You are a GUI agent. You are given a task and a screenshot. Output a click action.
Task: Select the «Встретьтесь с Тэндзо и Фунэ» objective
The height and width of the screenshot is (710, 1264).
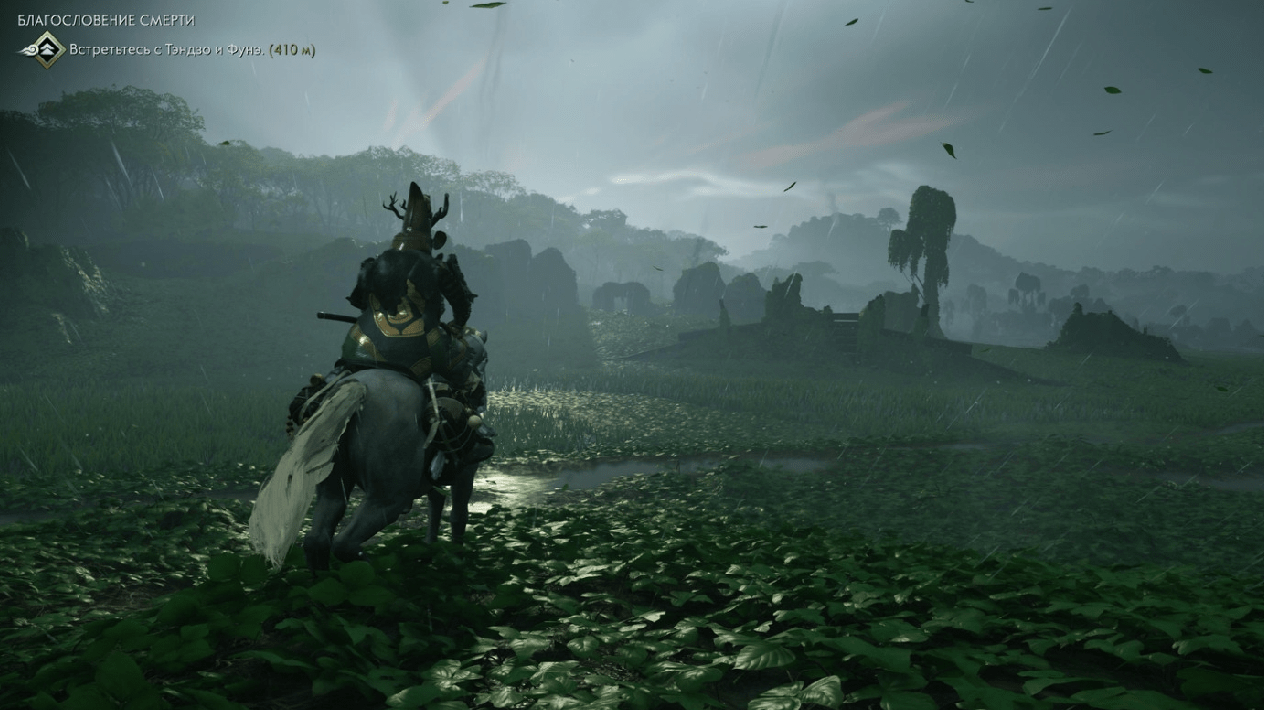[x=166, y=49]
